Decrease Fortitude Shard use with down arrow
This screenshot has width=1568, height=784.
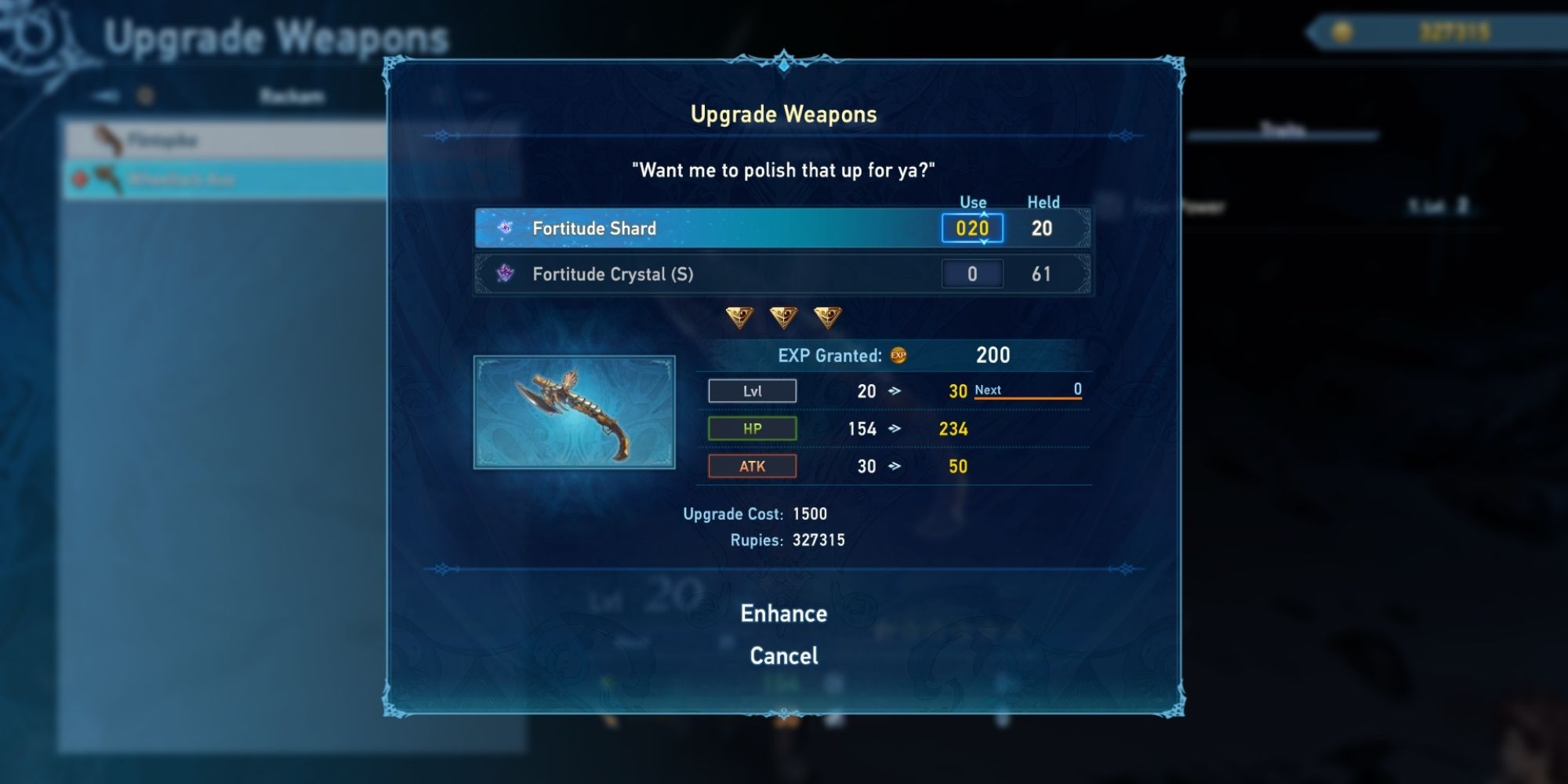tap(983, 242)
